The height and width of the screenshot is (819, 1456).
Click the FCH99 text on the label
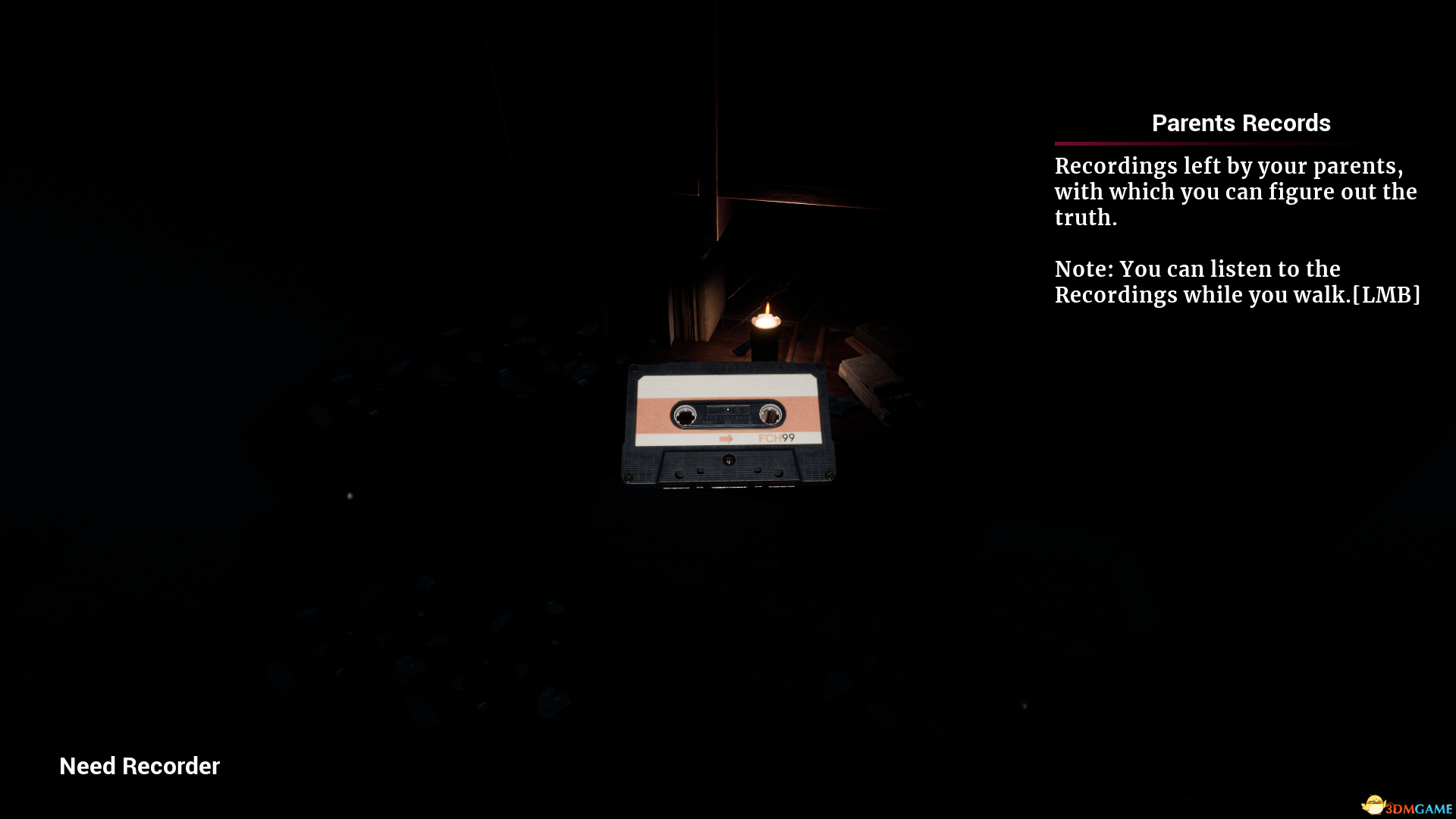[x=777, y=438]
